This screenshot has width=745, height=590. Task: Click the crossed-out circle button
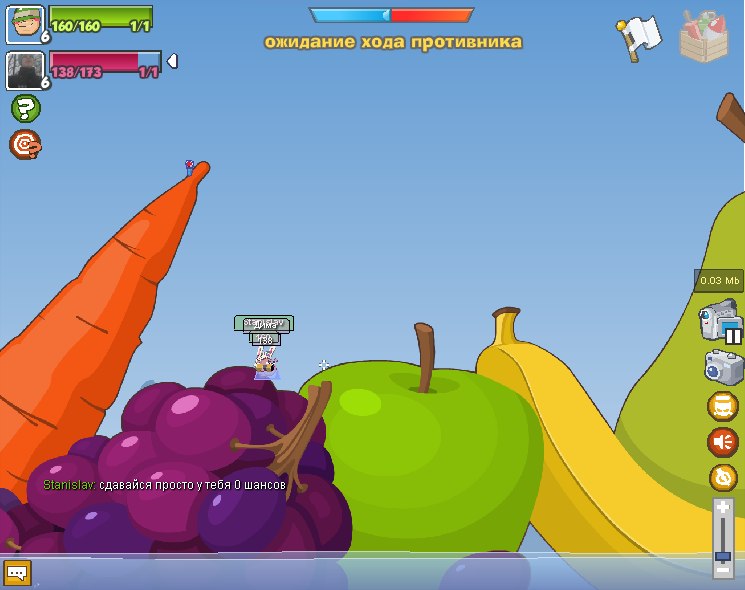(x=722, y=477)
